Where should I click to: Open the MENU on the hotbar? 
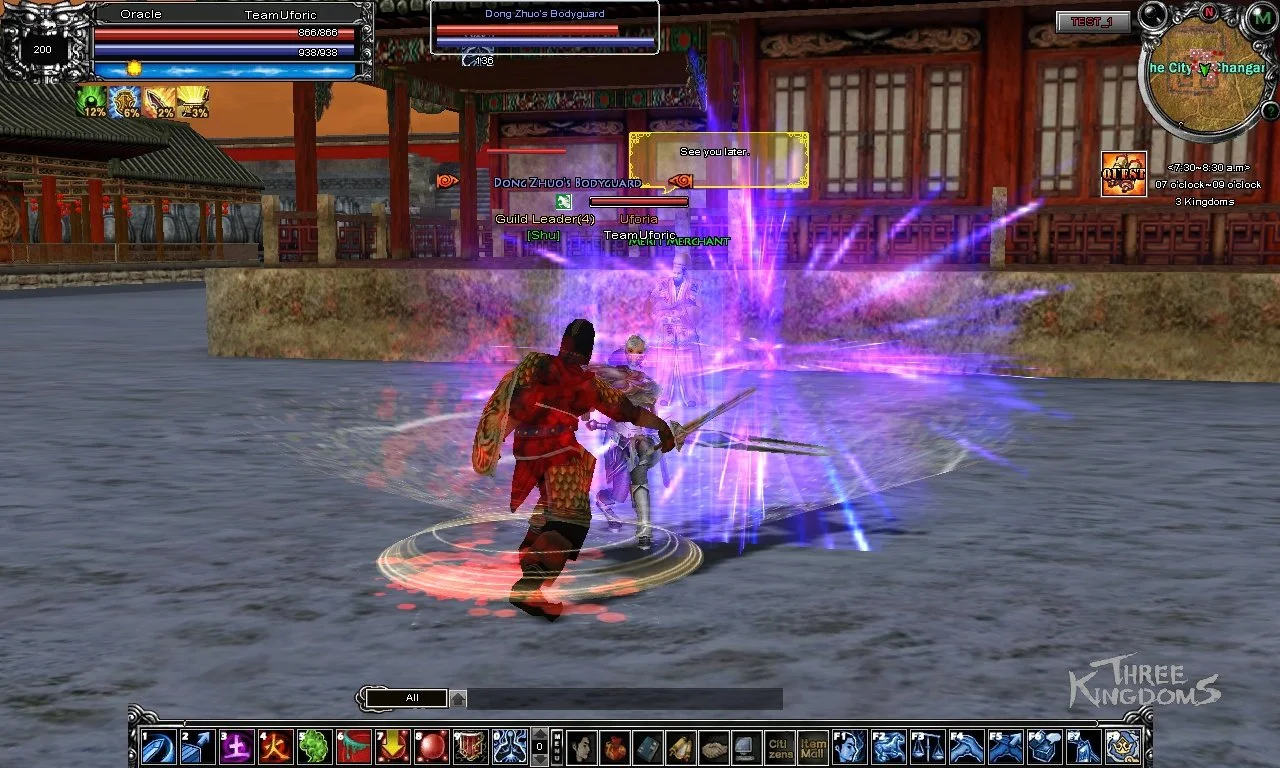(x=555, y=745)
